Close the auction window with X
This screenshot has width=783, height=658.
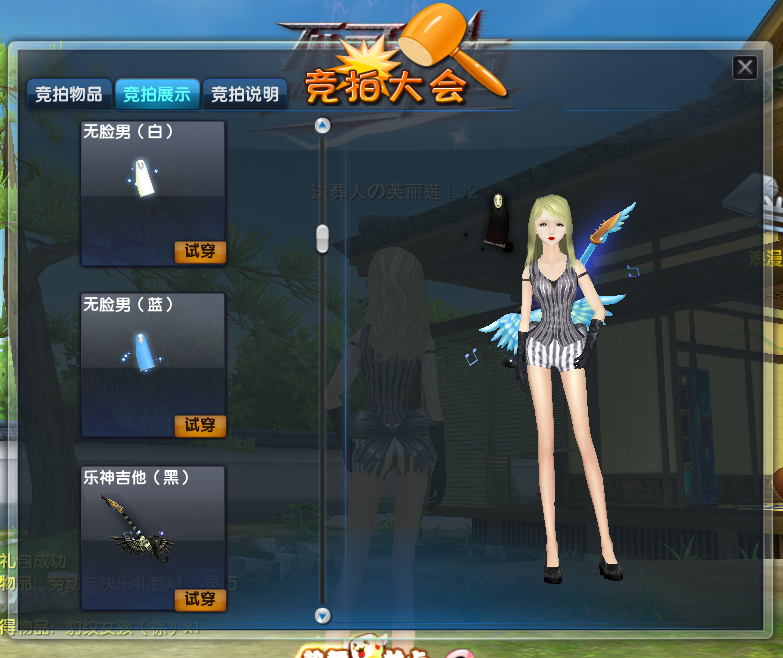pyautogui.click(x=744, y=67)
